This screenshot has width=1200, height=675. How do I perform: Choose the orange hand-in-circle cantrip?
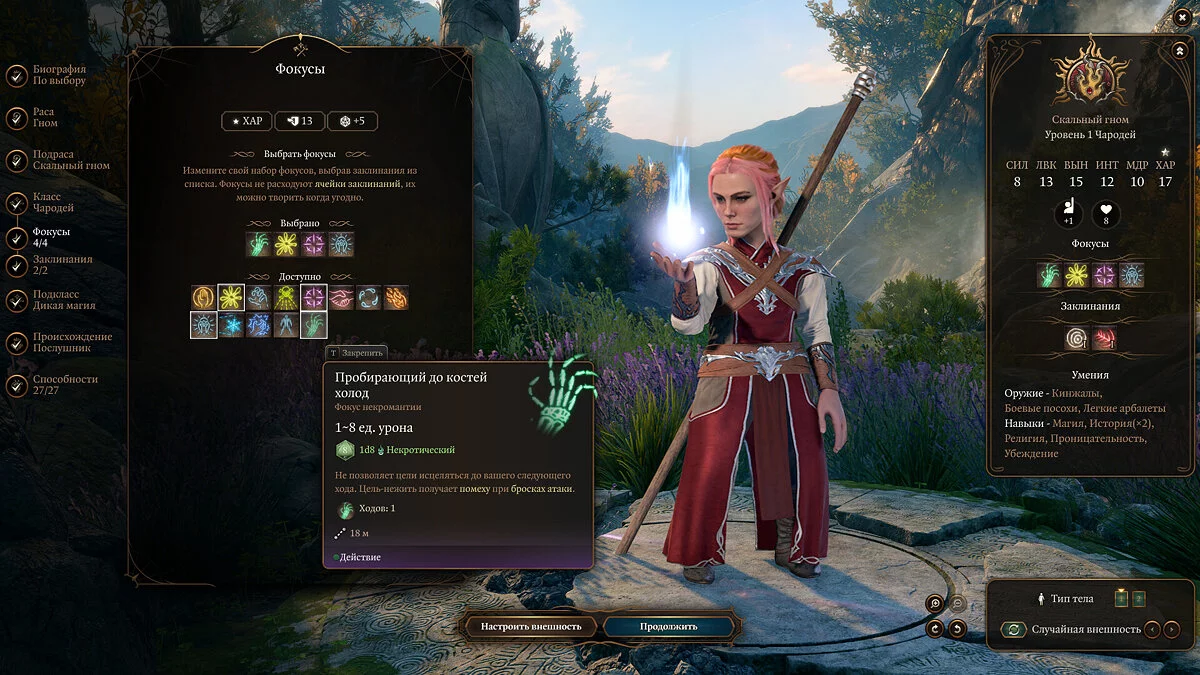point(204,297)
